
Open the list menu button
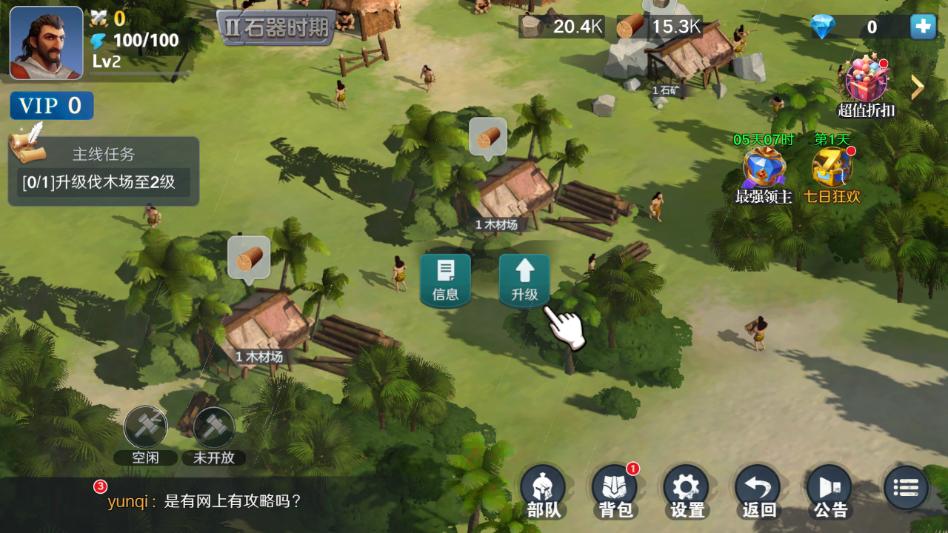[905, 488]
